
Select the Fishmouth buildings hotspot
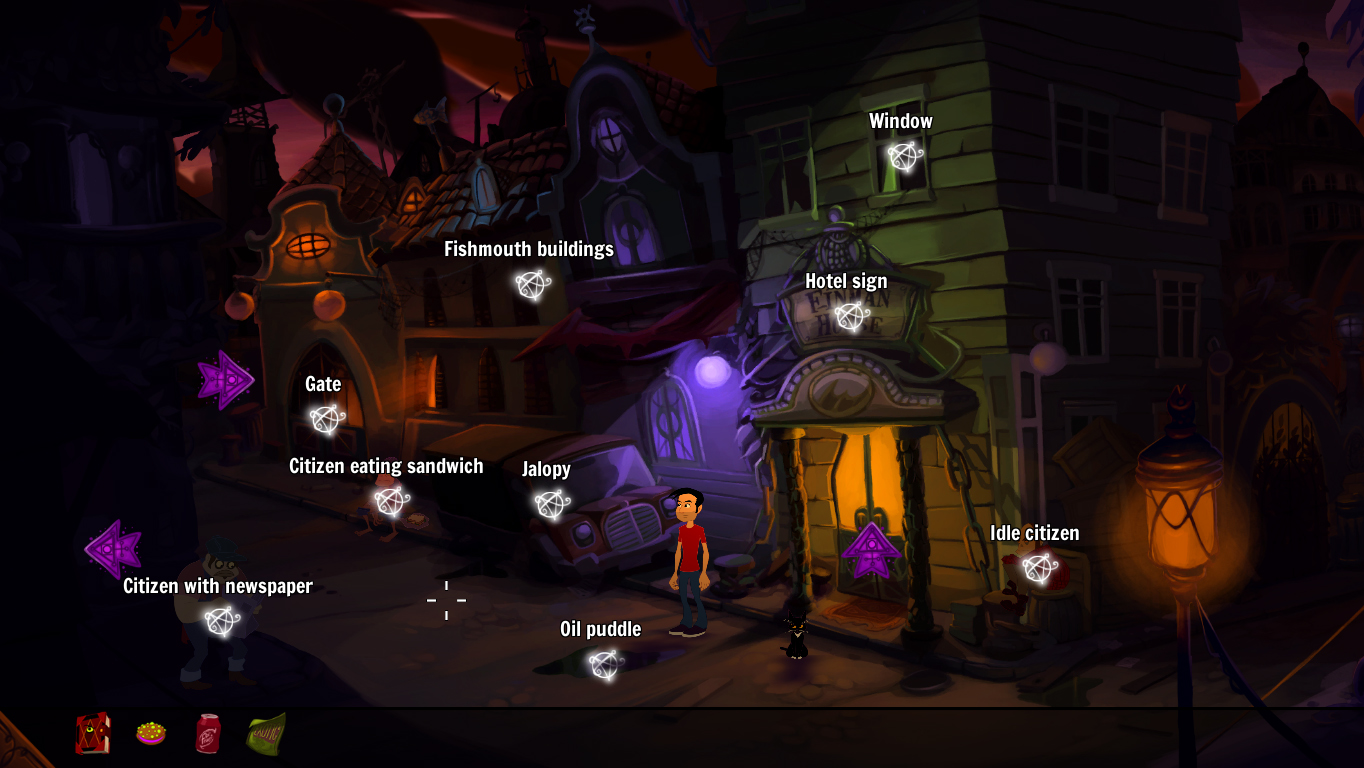532,285
